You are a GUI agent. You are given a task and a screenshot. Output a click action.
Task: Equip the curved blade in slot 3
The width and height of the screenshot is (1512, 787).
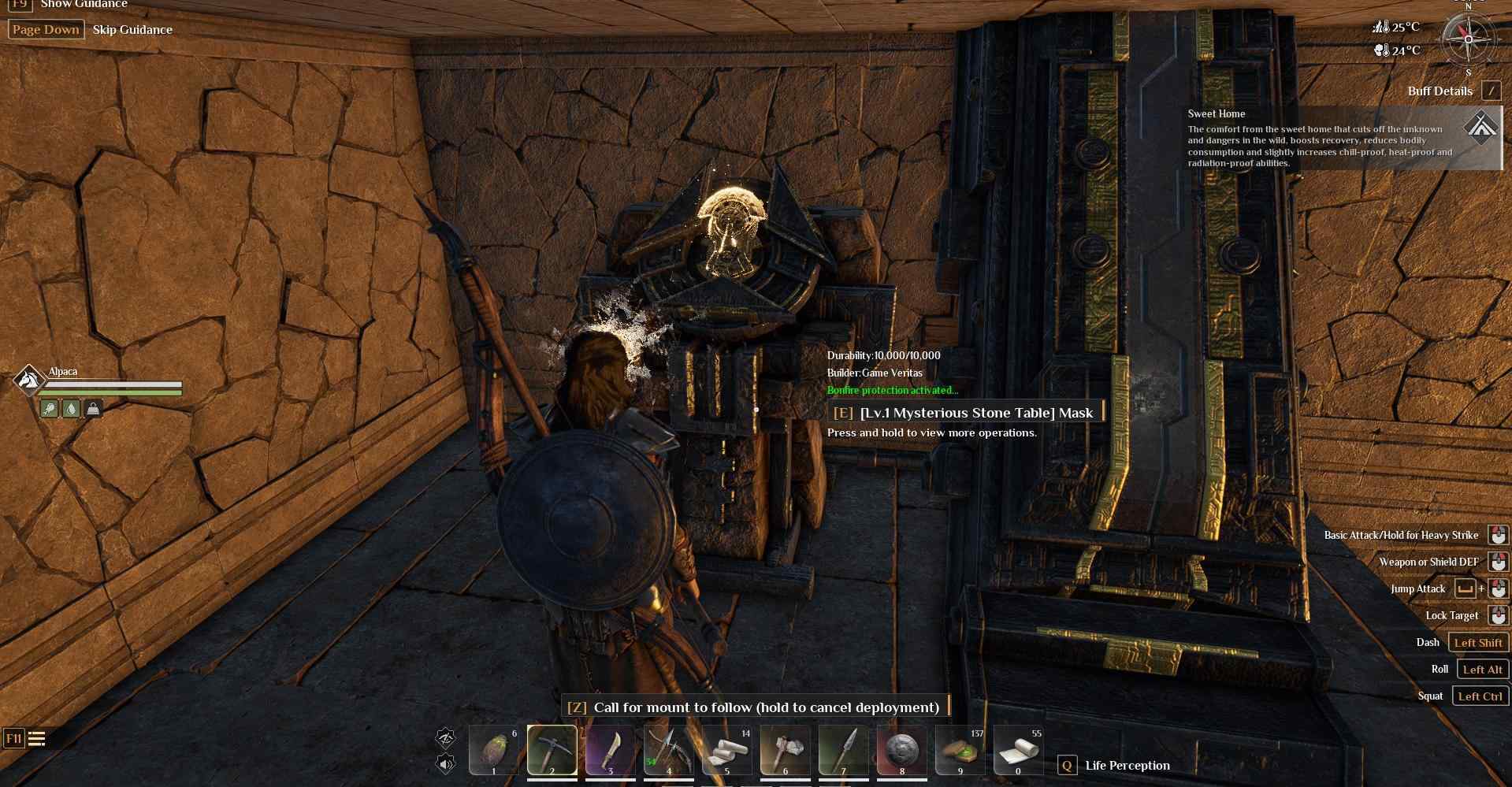click(610, 751)
